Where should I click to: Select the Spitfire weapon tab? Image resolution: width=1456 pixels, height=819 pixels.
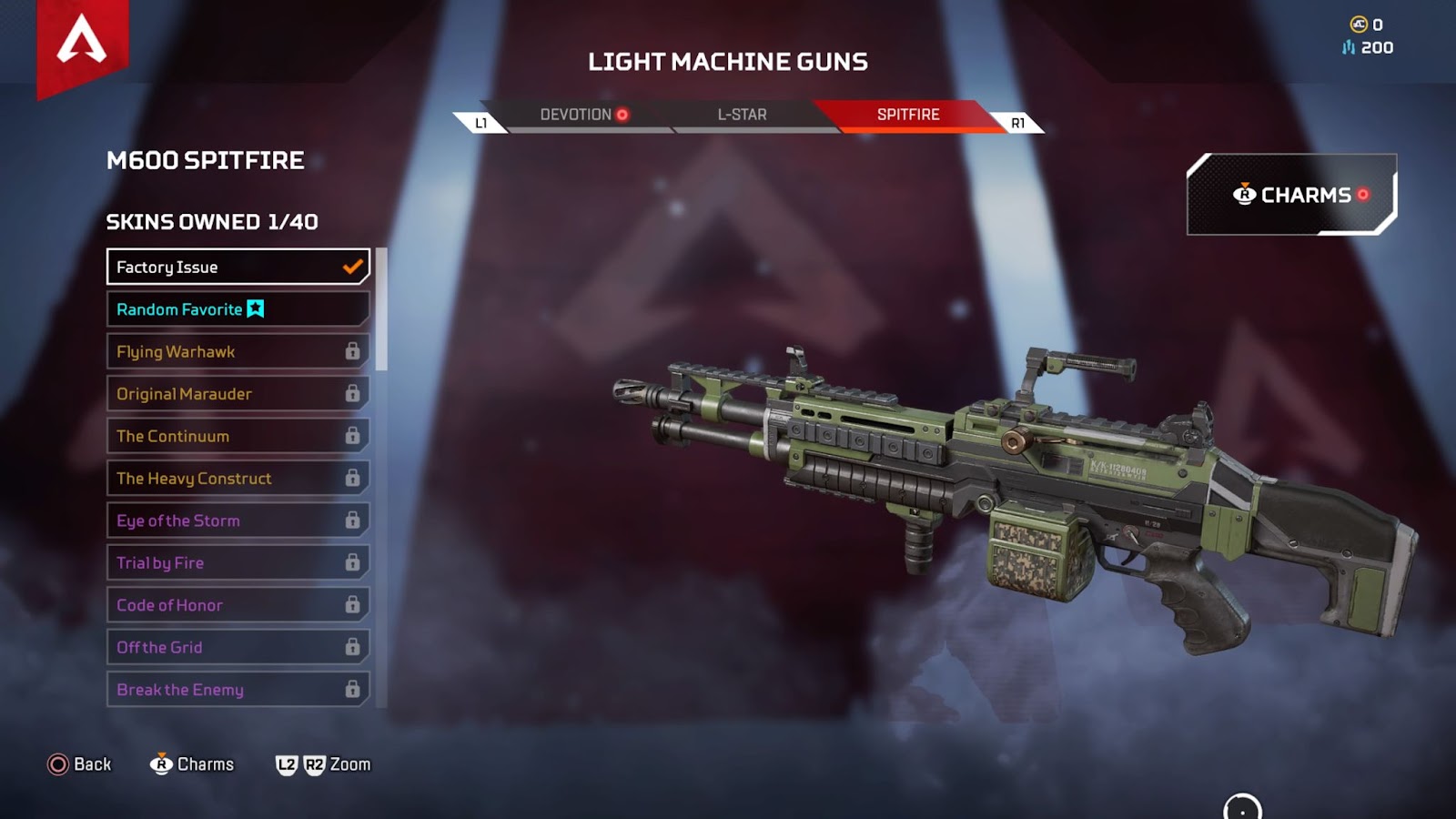point(908,115)
